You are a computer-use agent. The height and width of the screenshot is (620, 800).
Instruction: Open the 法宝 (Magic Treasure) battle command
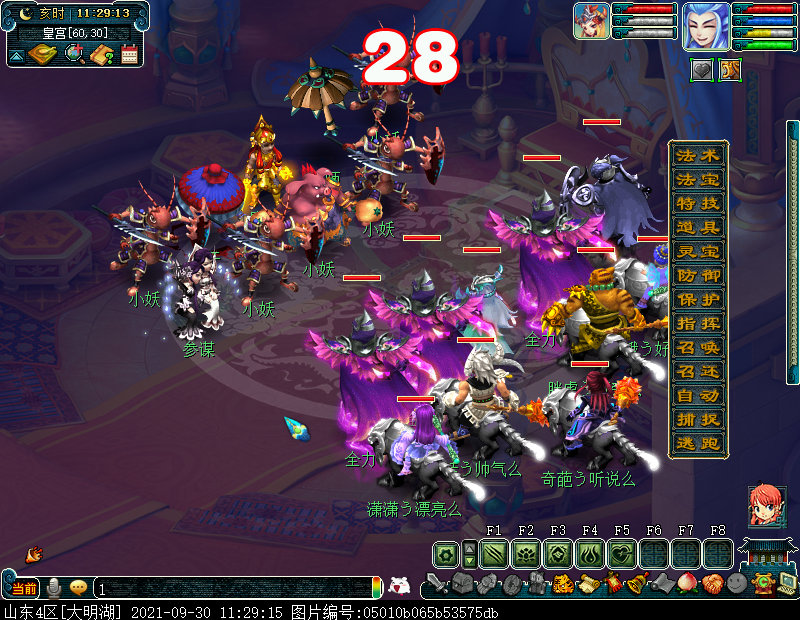[698, 179]
